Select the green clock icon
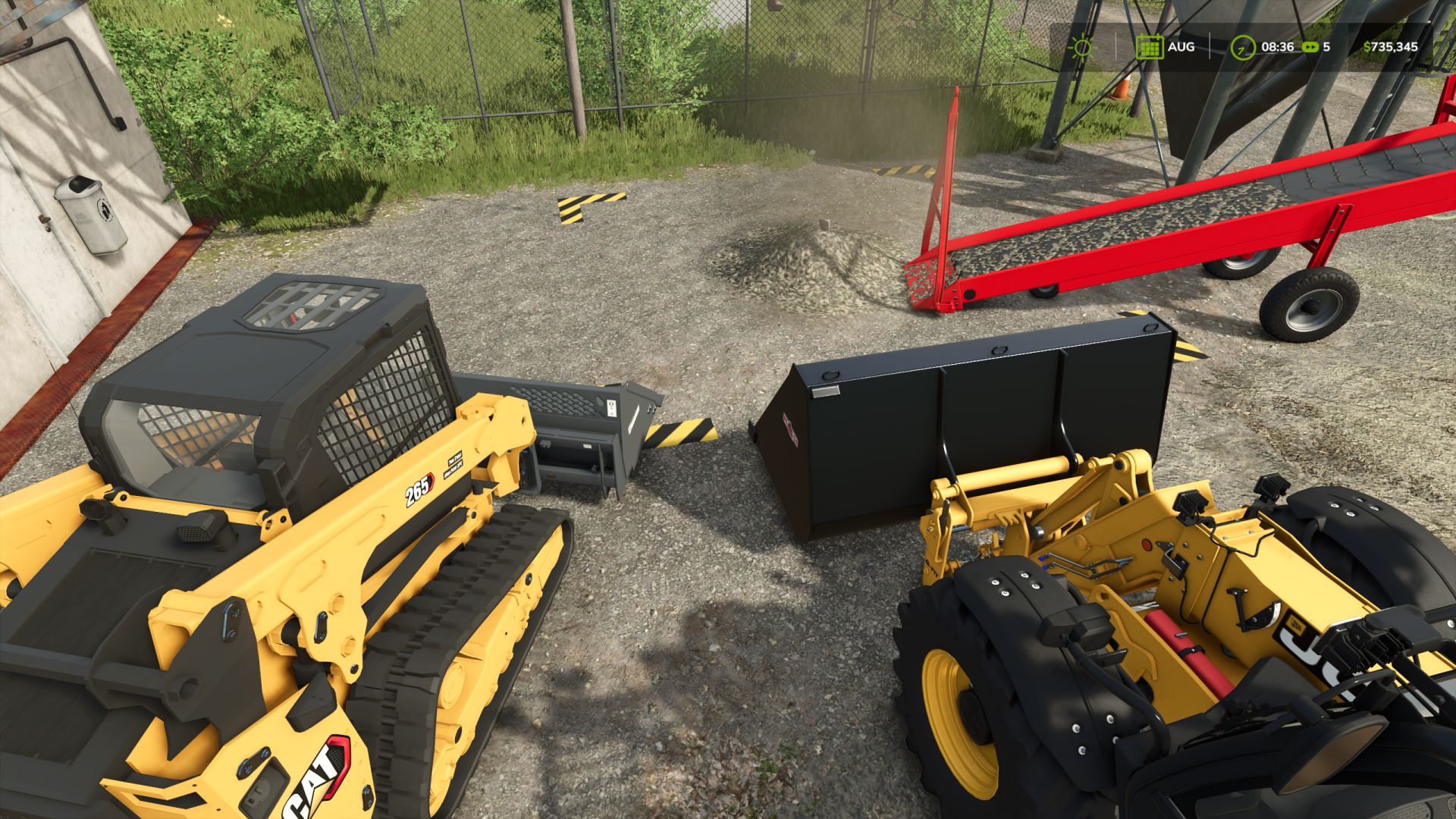Screen dimensions: 1456x819 click(x=1242, y=47)
